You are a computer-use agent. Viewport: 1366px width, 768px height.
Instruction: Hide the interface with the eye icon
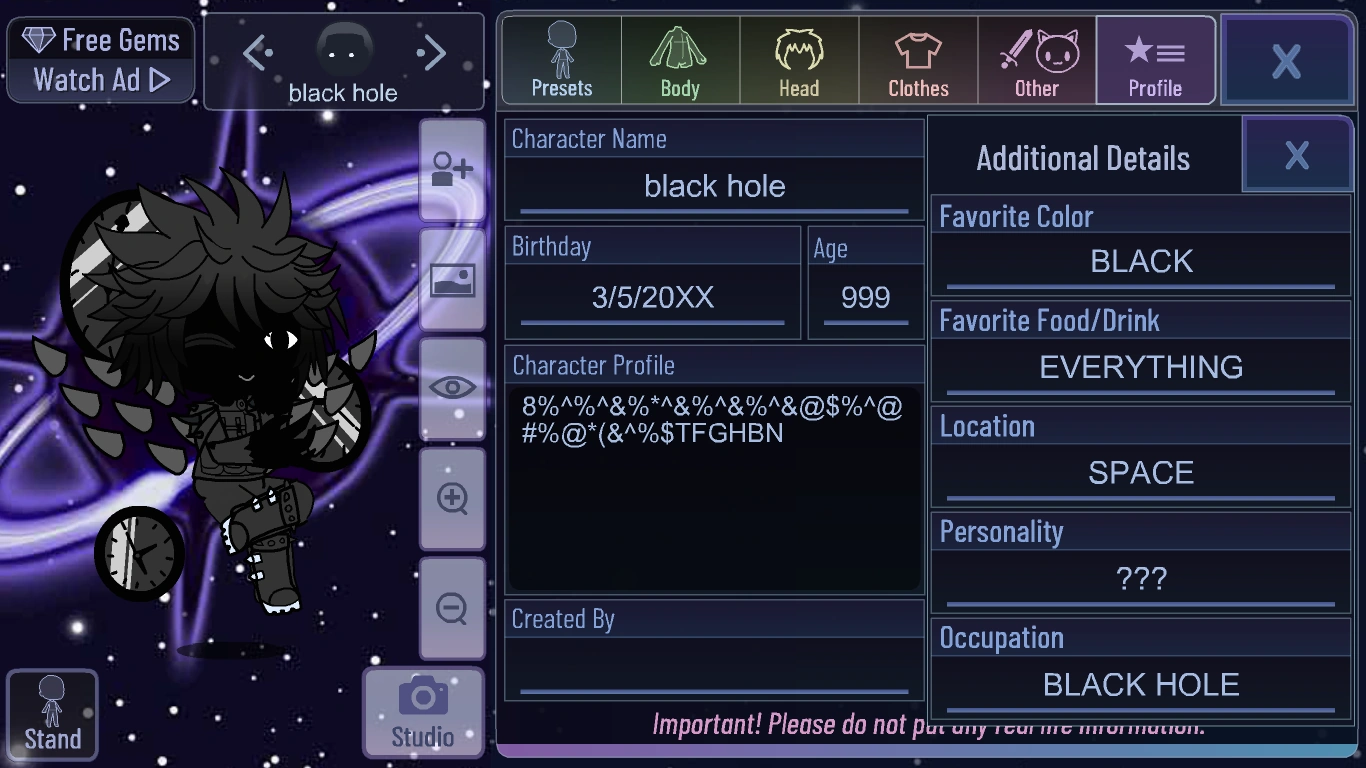[452, 388]
